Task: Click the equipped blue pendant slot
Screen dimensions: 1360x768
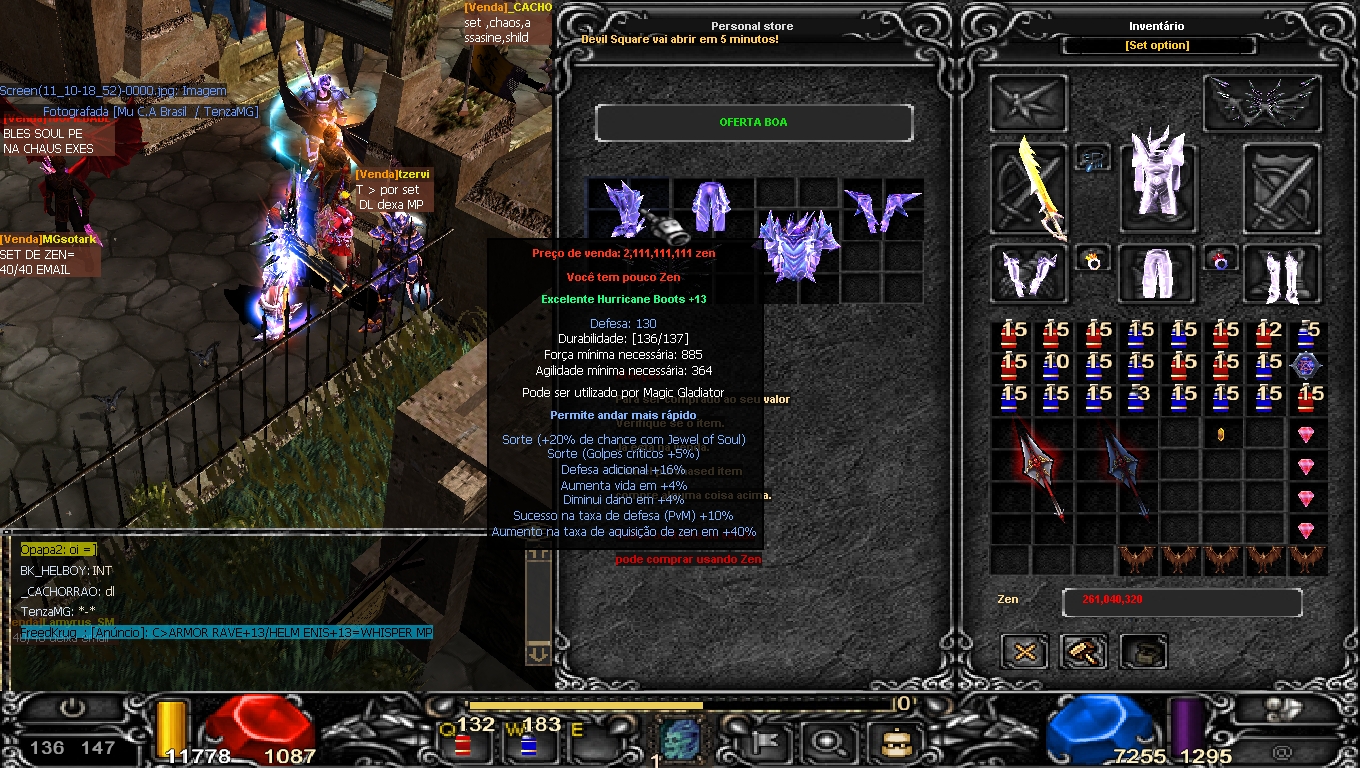Action: click(x=1093, y=157)
